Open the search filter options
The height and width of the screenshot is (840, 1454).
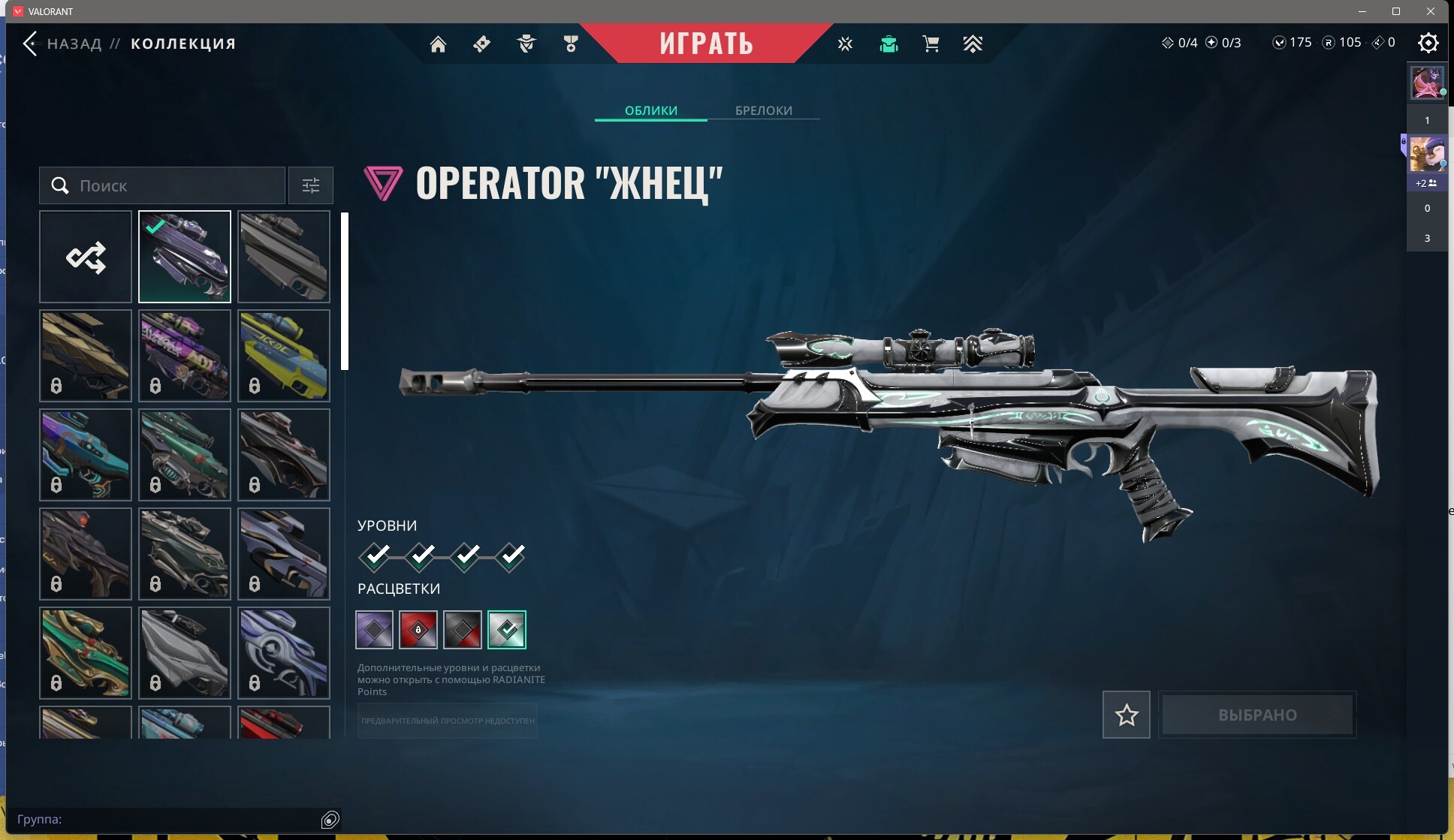pyautogui.click(x=310, y=185)
